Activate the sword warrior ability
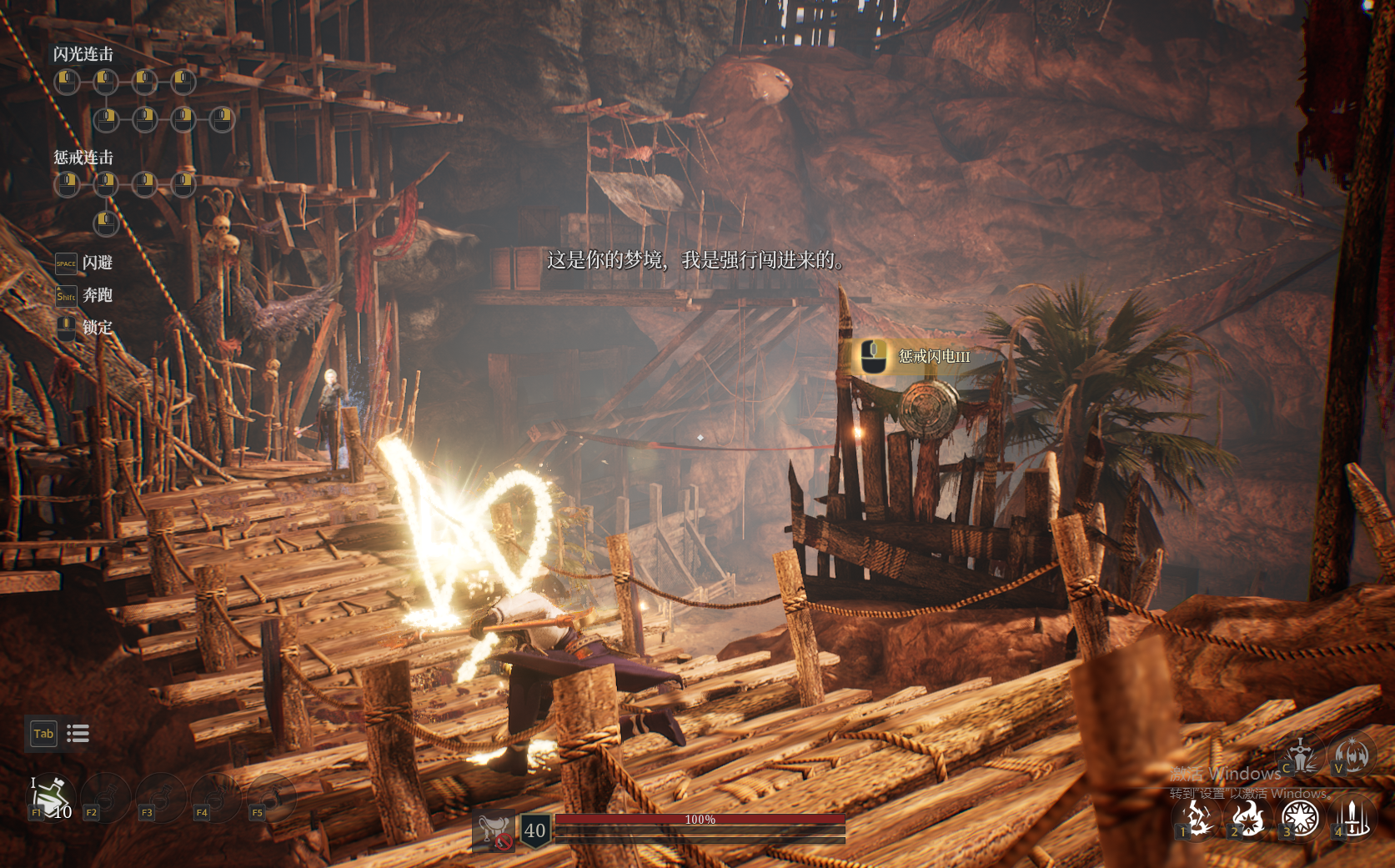The width and height of the screenshot is (1395, 868). click(1301, 755)
